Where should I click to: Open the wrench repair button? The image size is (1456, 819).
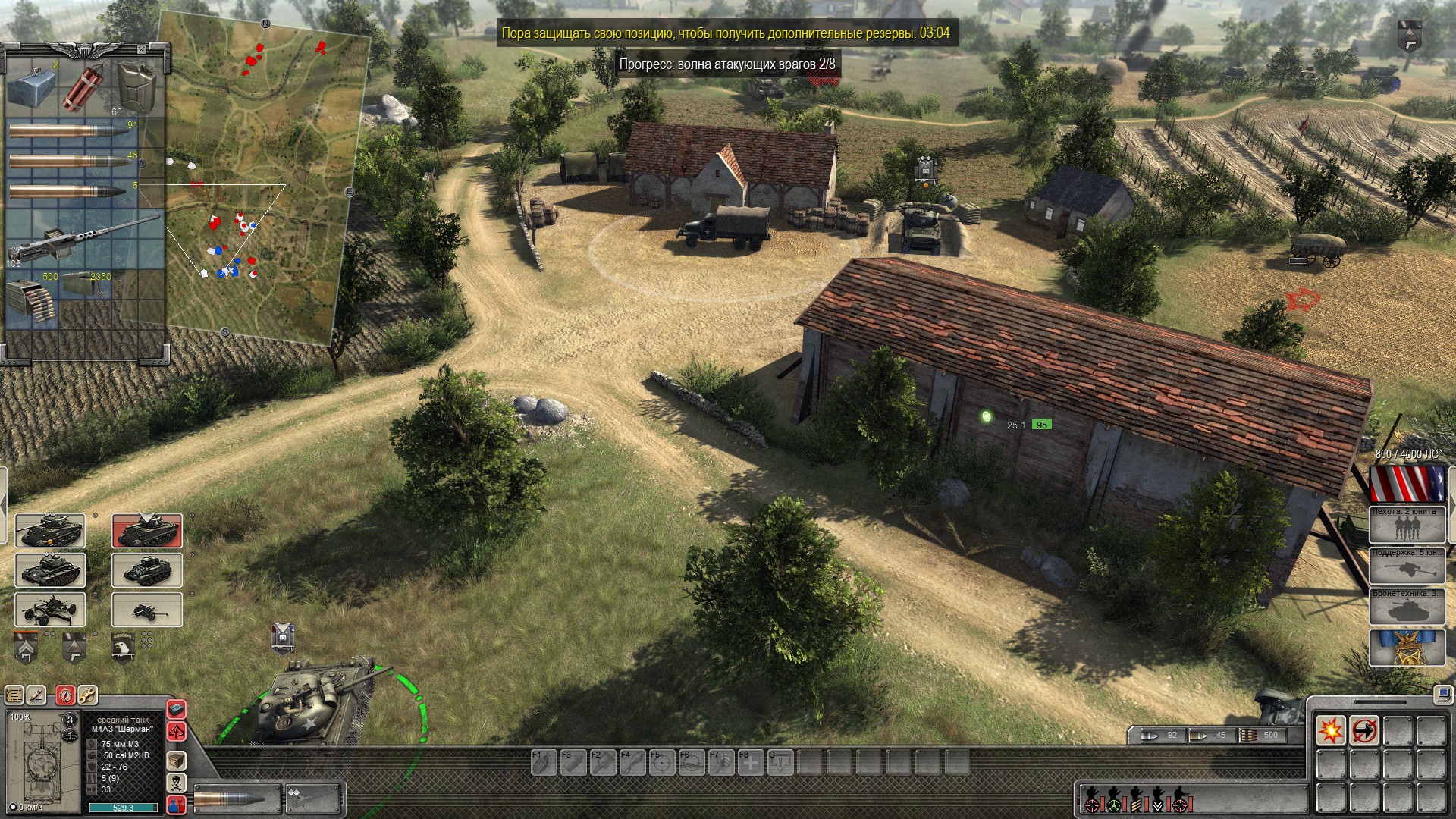pos(87,695)
